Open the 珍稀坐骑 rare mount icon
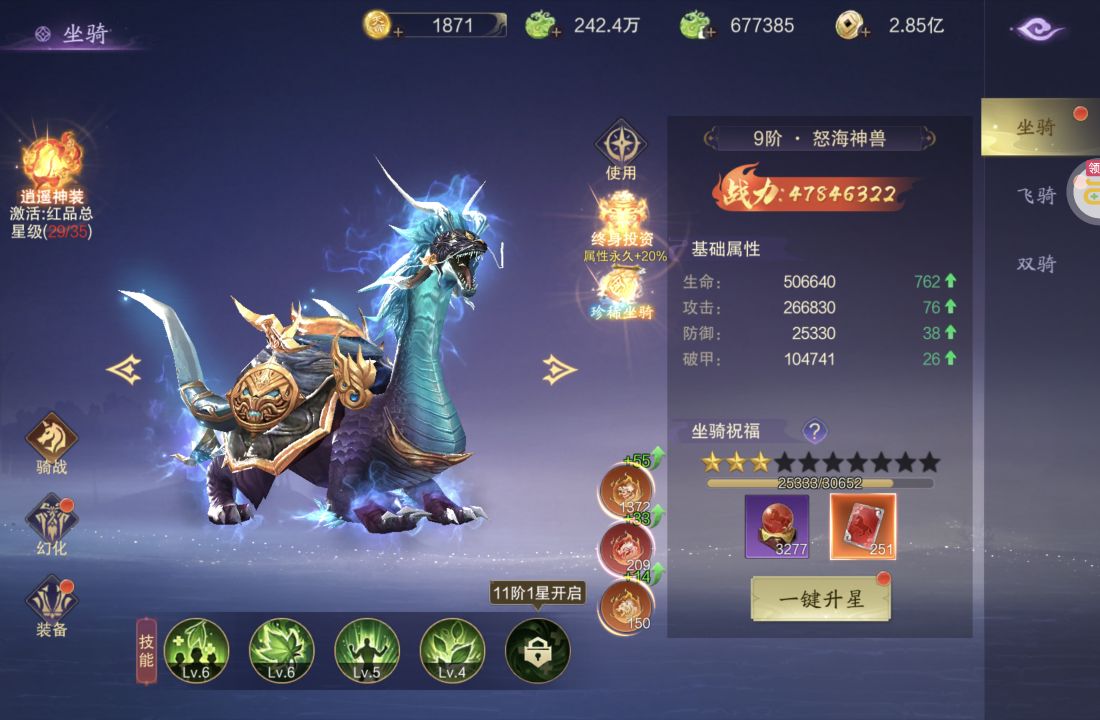The height and width of the screenshot is (720, 1100). click(620, 290)
